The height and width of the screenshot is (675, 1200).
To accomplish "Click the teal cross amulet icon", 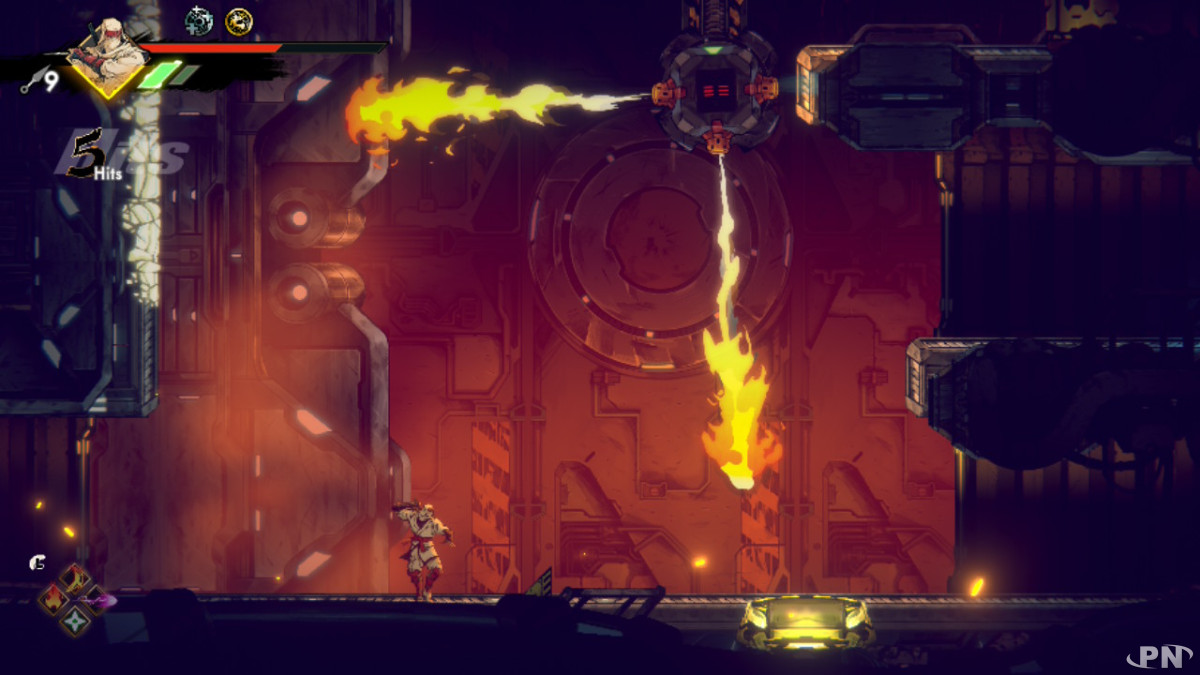I will (200, 20).
